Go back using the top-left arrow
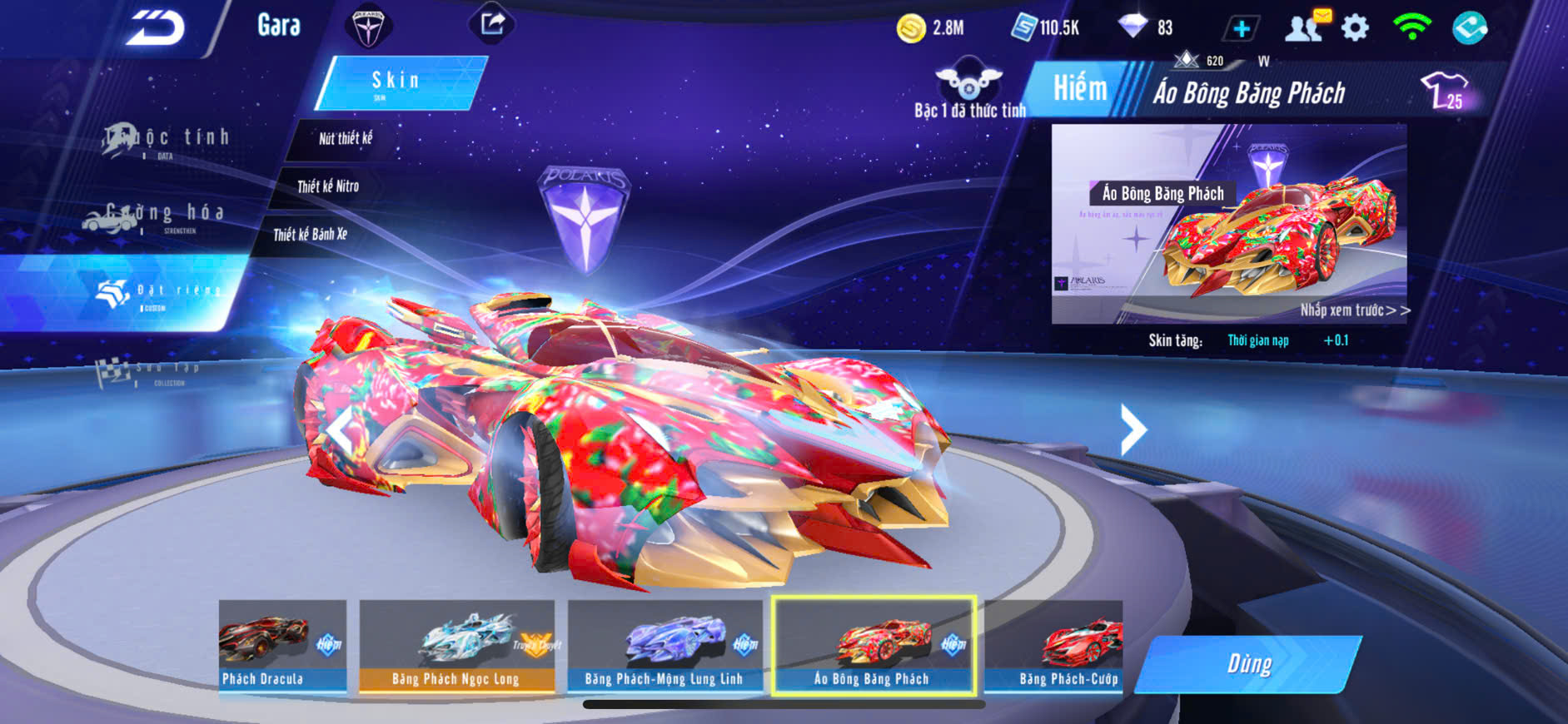 click(156, 27)
